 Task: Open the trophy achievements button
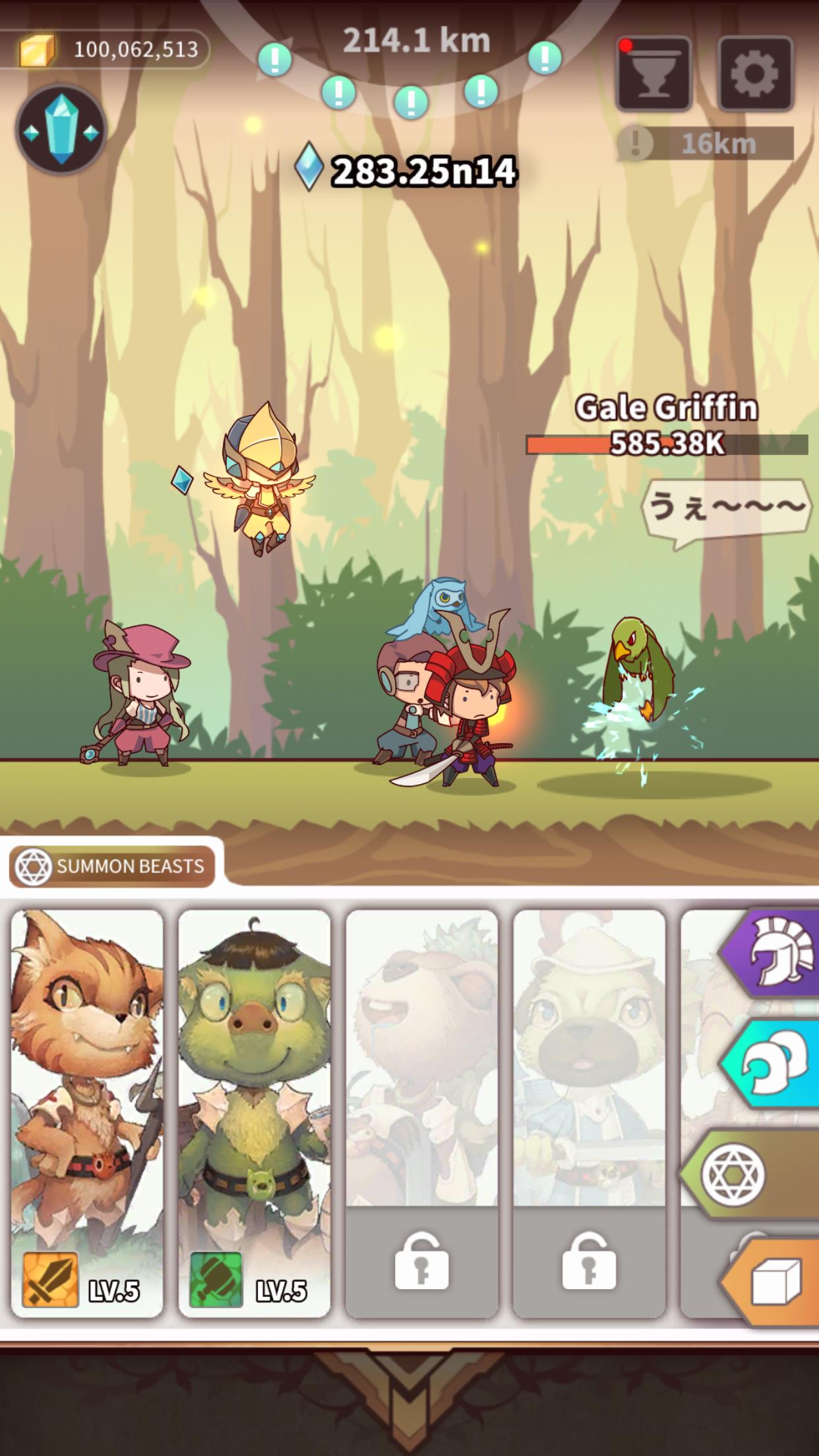click(653, 73)
